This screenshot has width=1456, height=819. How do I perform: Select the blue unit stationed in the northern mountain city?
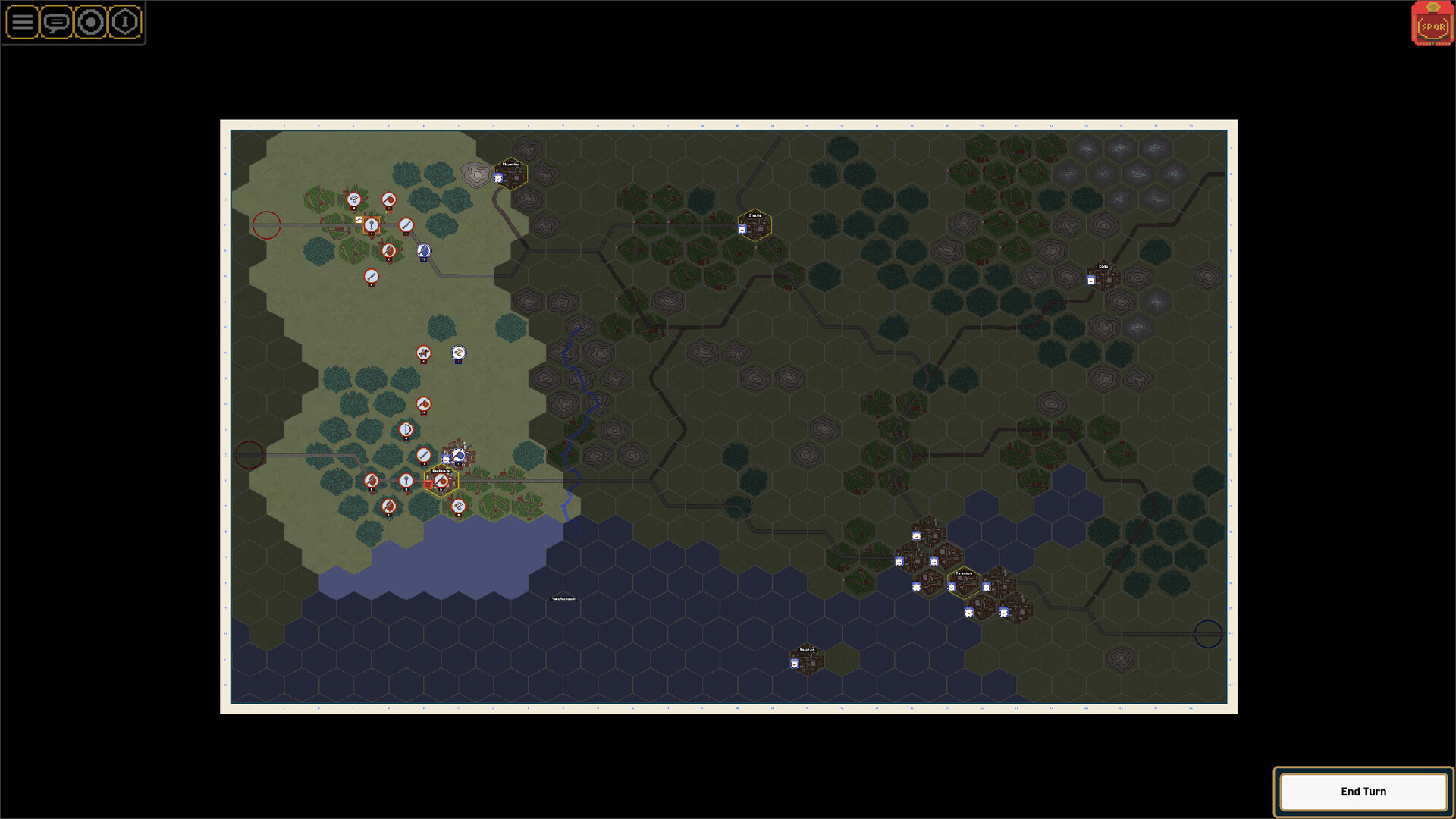coord(497,176)
